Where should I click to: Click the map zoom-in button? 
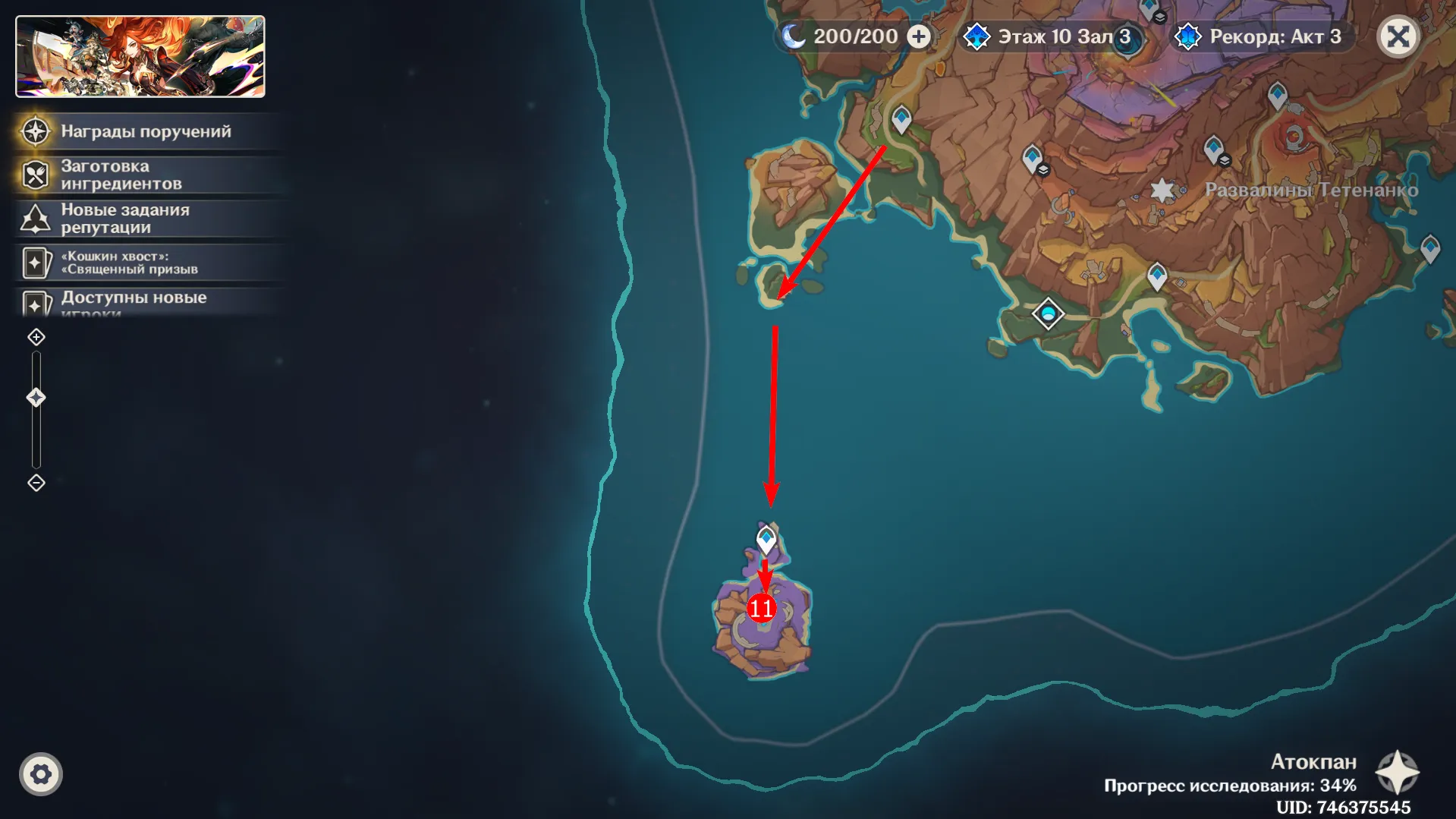point(36,337)
